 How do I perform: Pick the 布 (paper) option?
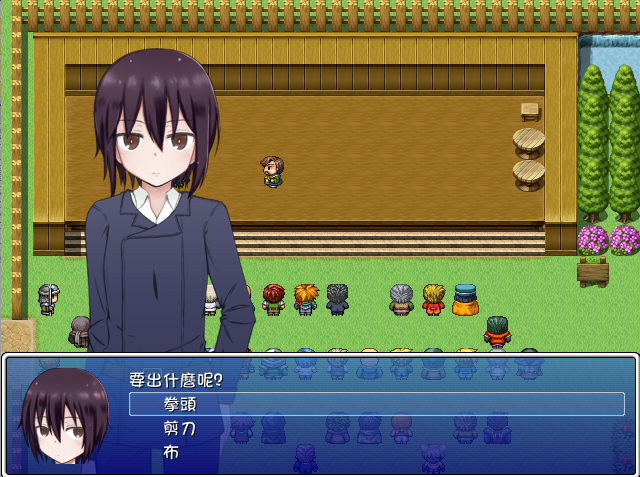[172, 452]
